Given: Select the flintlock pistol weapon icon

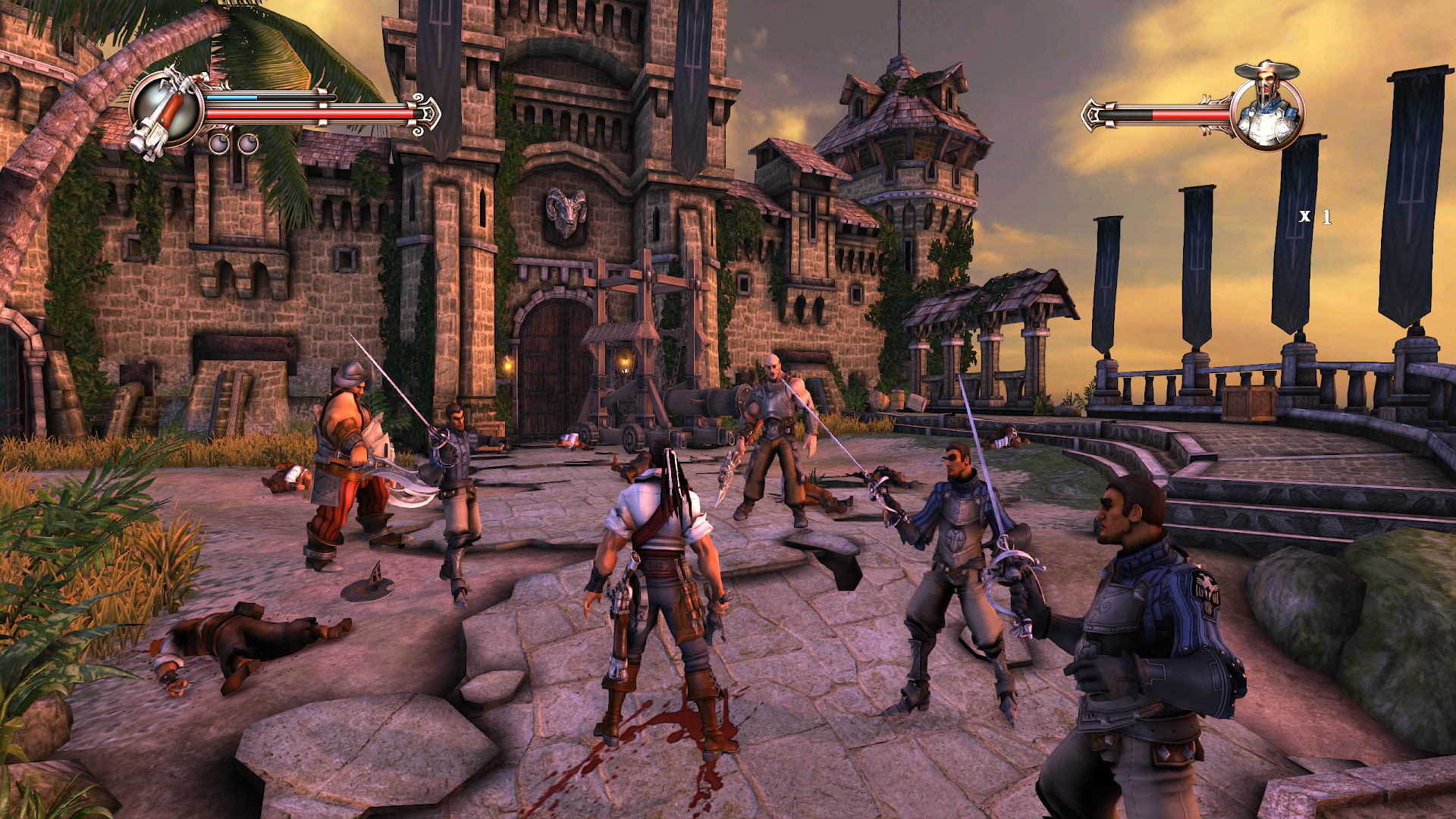Looking at the screenshot, I should tap(166, 111).
